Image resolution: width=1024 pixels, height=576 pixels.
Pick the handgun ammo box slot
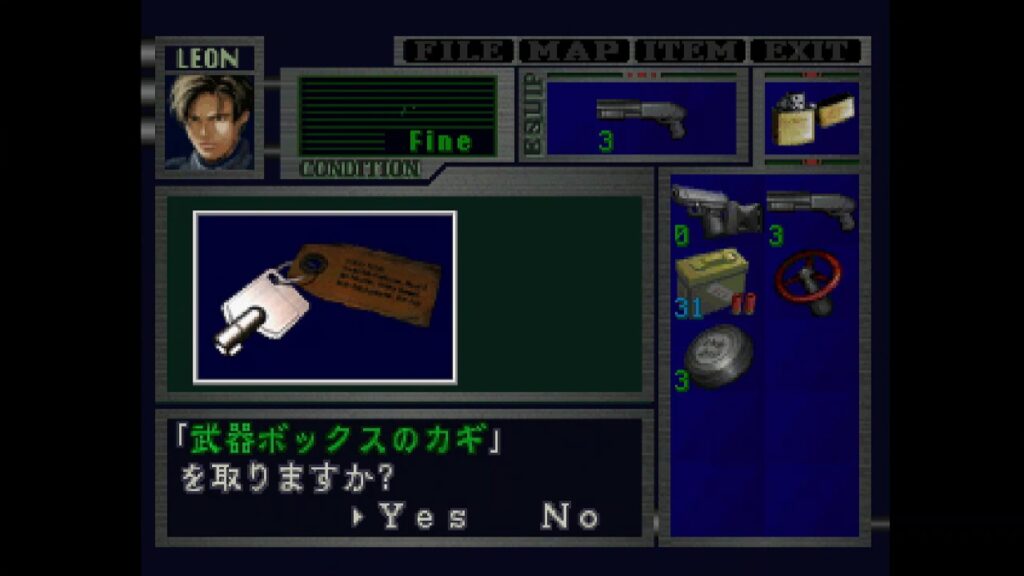tap(716, 285)
